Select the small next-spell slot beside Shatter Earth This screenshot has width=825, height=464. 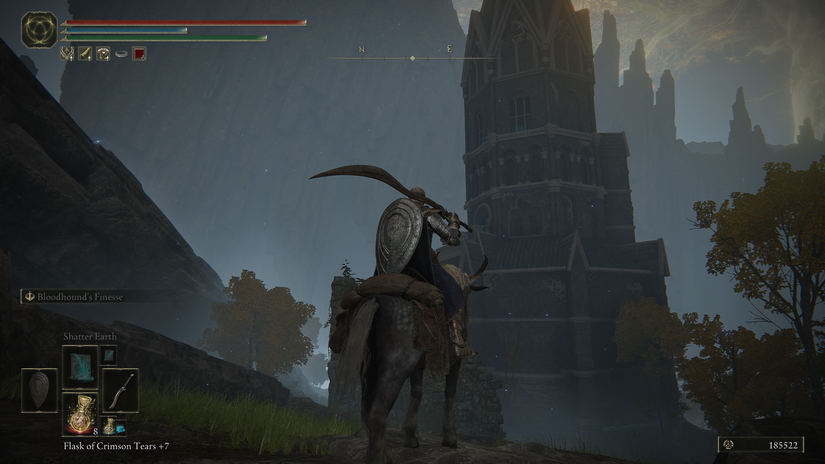109,354
